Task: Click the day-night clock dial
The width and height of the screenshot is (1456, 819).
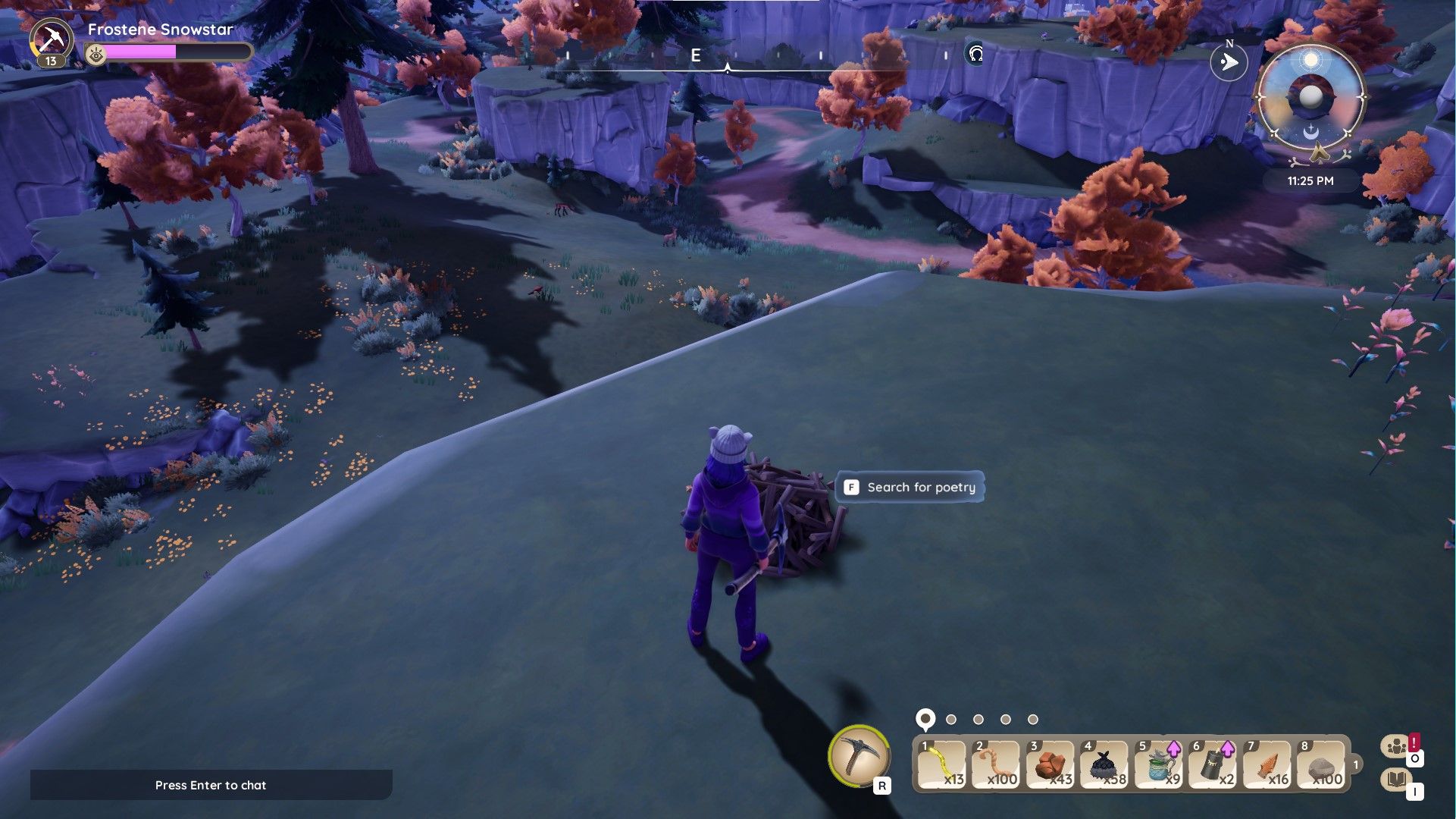Action: tap(1310, 97)
